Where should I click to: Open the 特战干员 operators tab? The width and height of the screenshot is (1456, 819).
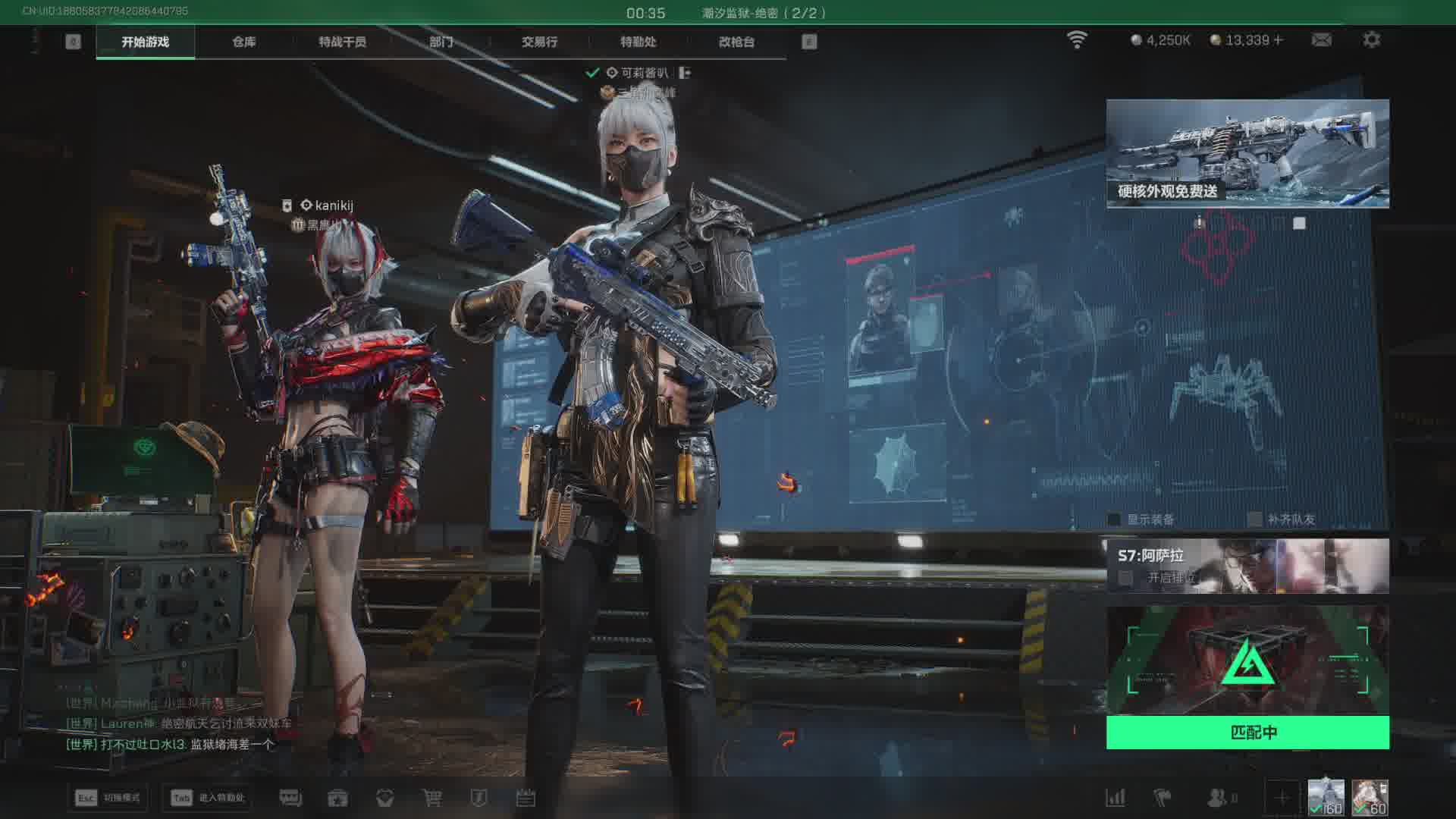click(x=342, y=42)
